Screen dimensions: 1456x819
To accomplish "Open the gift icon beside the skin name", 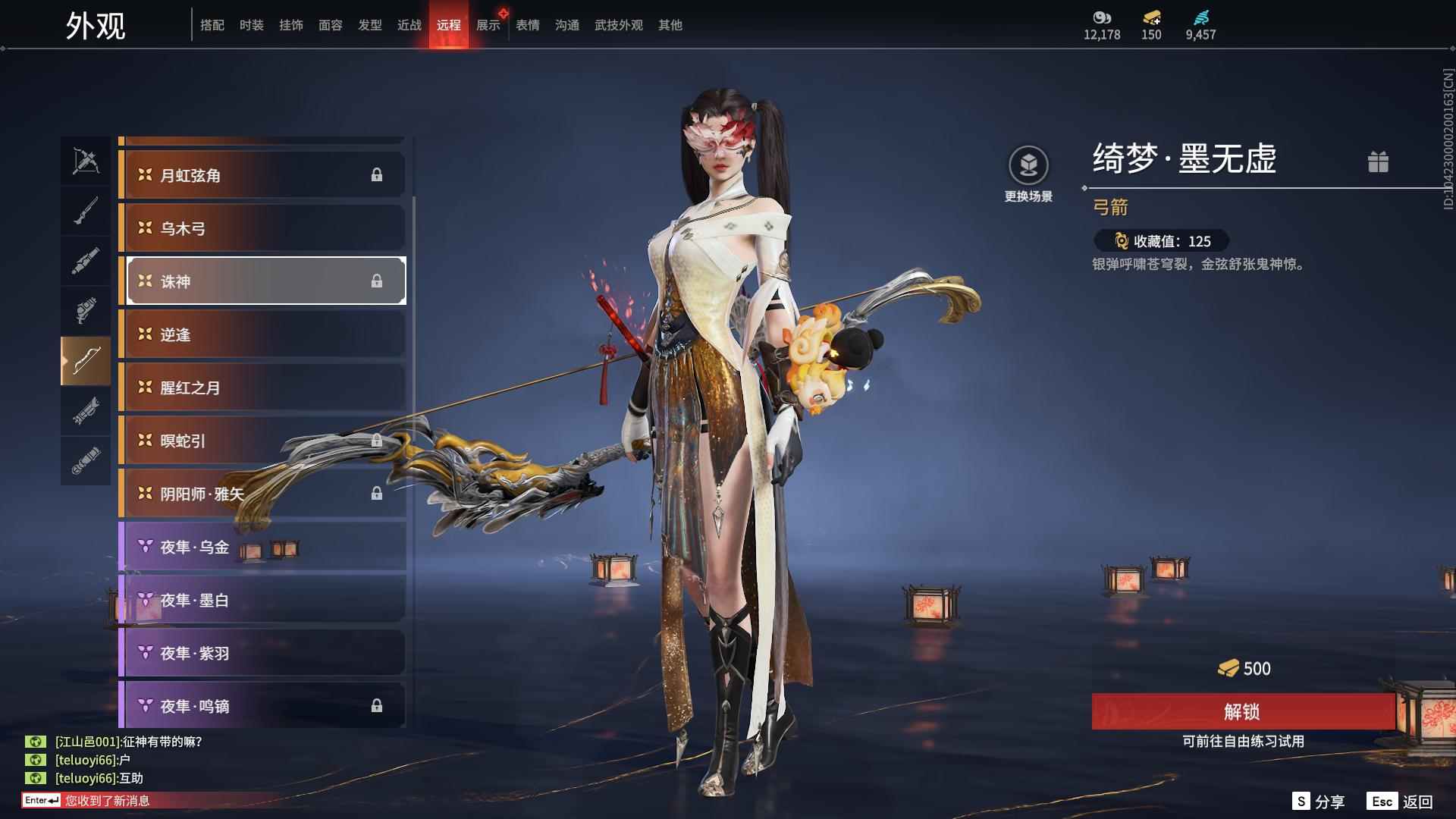I will 1378,162.
